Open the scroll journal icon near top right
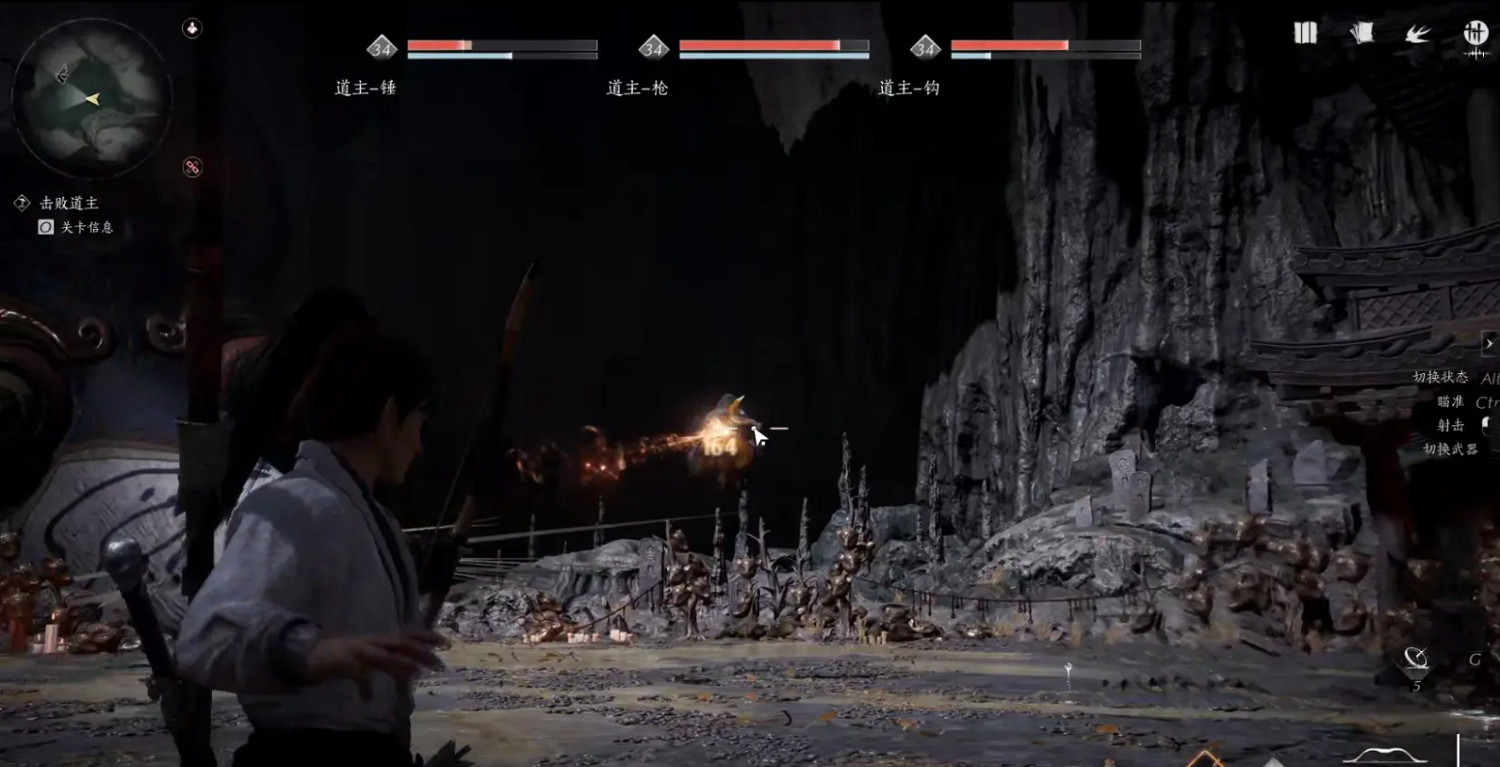 (x=1362, y=33)
